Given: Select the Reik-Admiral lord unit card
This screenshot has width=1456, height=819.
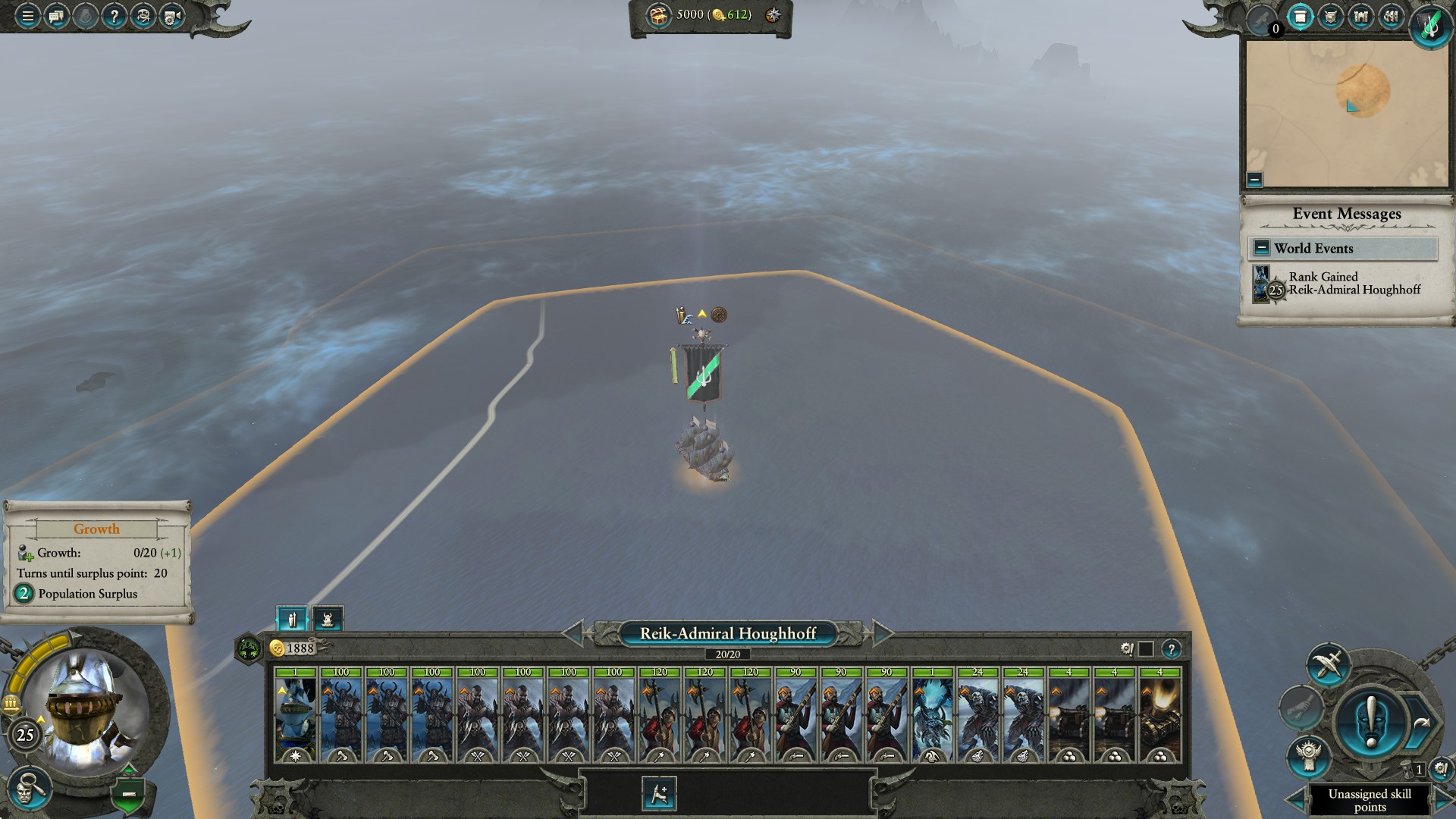Looking at the screenshot, I should [x=296, y=714].
